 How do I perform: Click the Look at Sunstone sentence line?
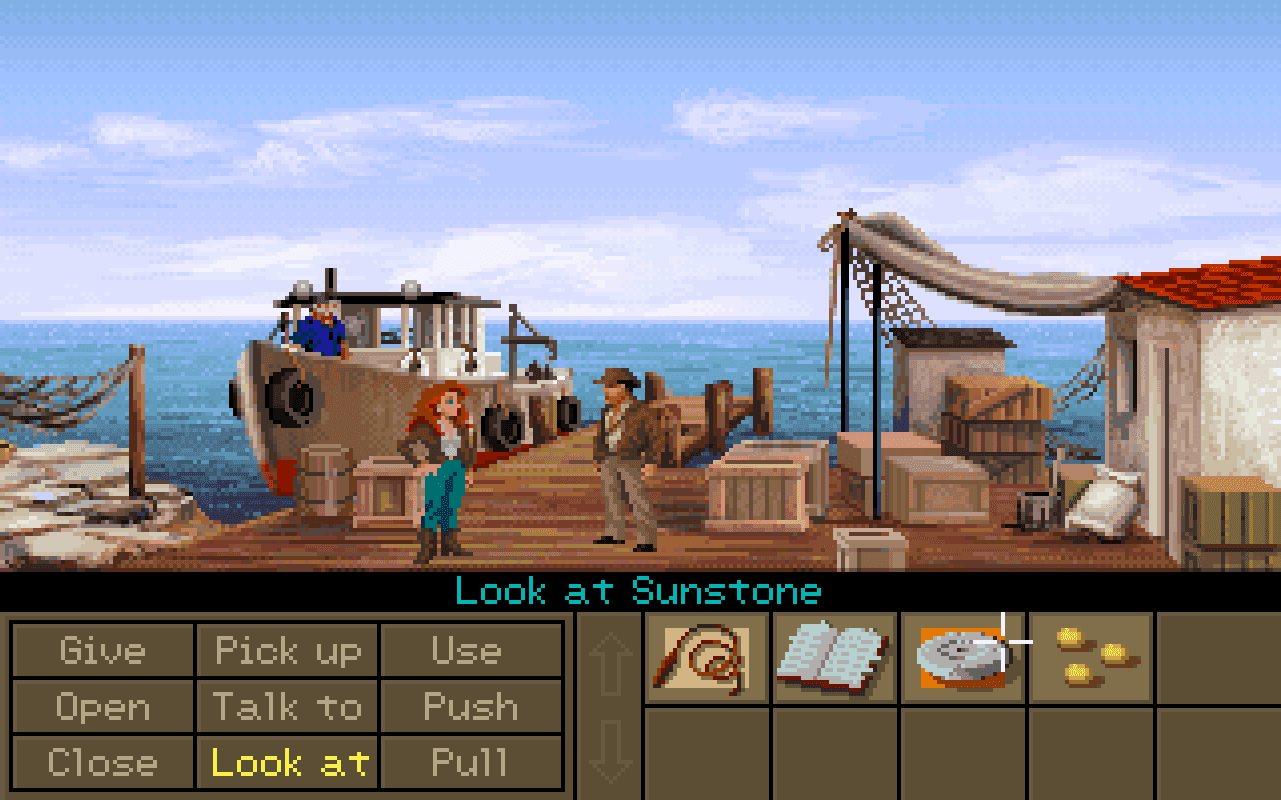coord(639,591)
